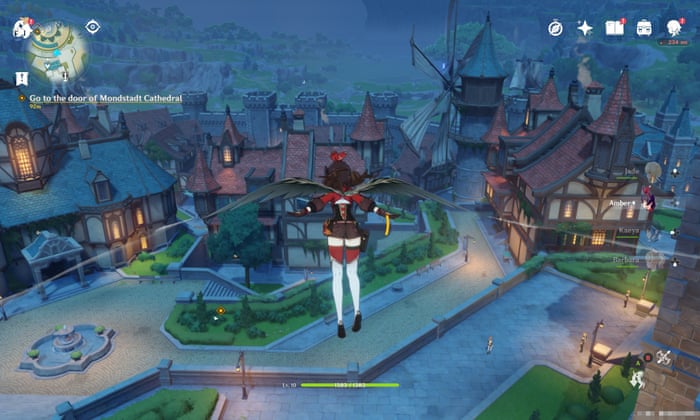Open the Wish star icon

coord(585,28)
